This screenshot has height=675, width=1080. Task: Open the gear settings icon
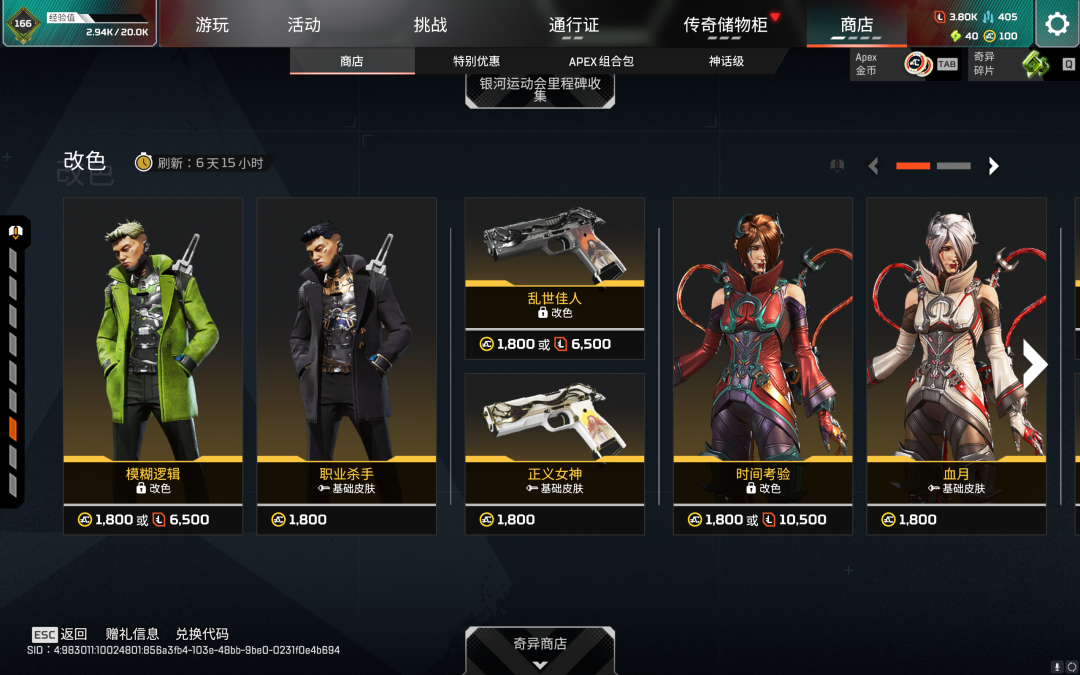click(x=1056, y=24)
